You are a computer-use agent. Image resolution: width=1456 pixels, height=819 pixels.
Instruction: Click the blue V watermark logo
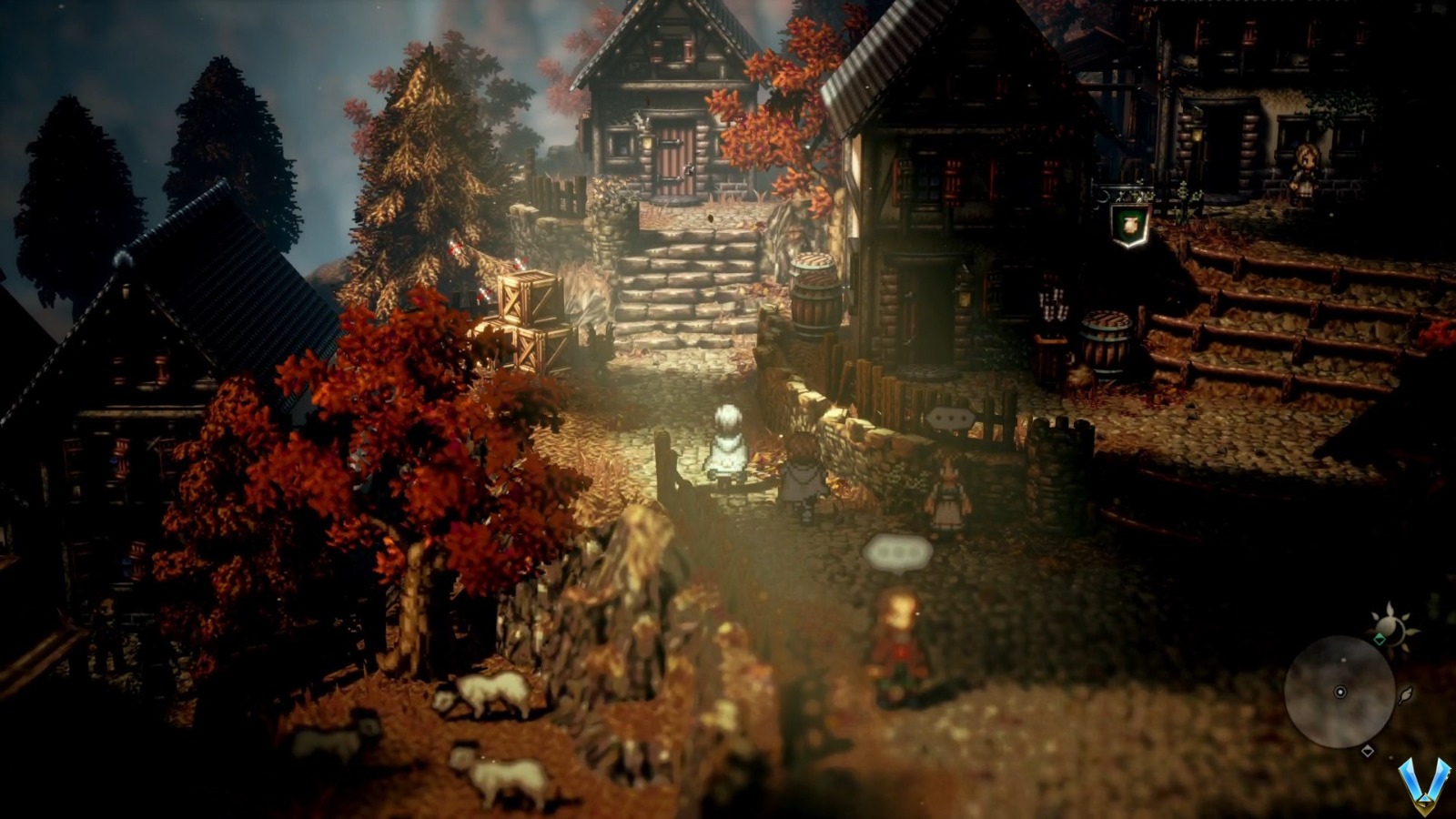(x=1425, y=784)
